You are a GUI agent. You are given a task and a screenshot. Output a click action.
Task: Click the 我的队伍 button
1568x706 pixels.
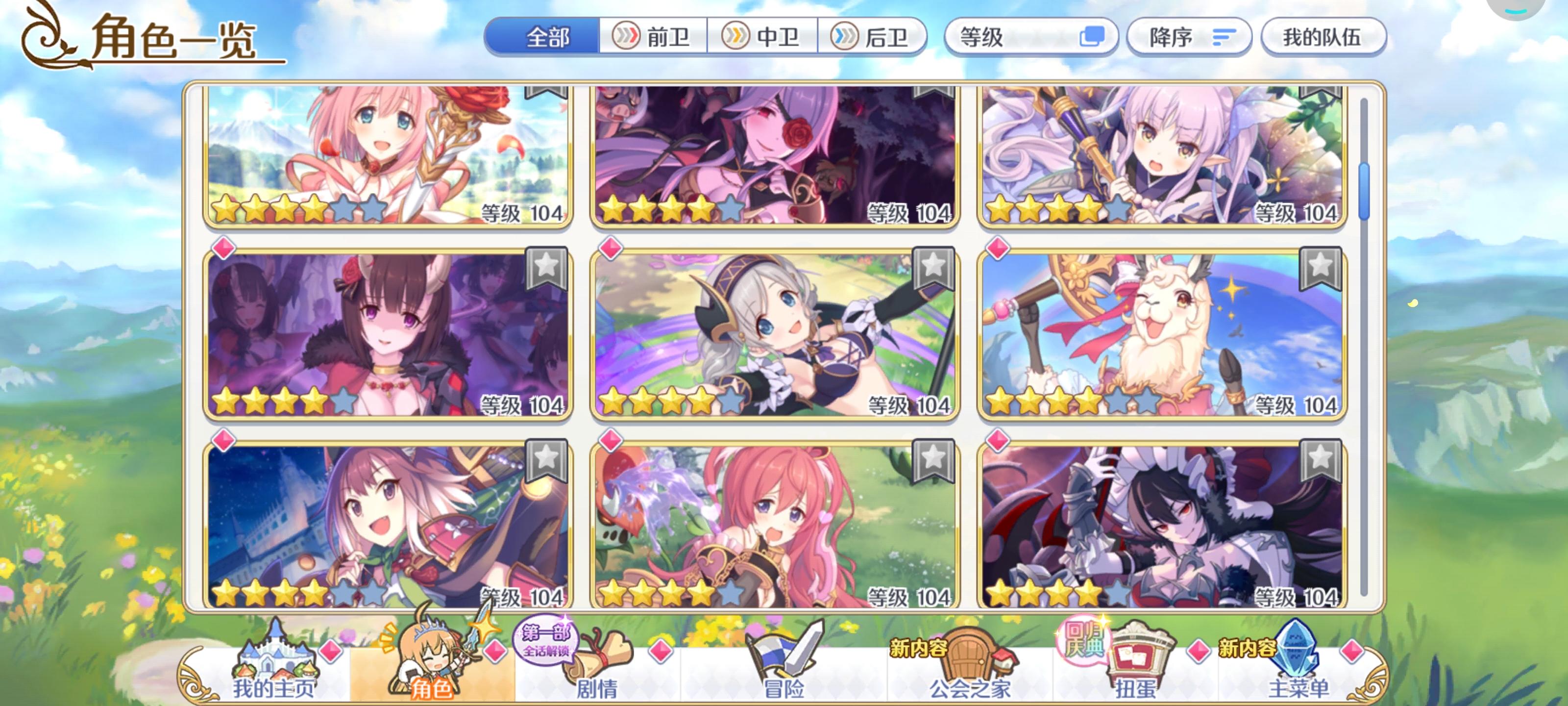[1324, 38]
